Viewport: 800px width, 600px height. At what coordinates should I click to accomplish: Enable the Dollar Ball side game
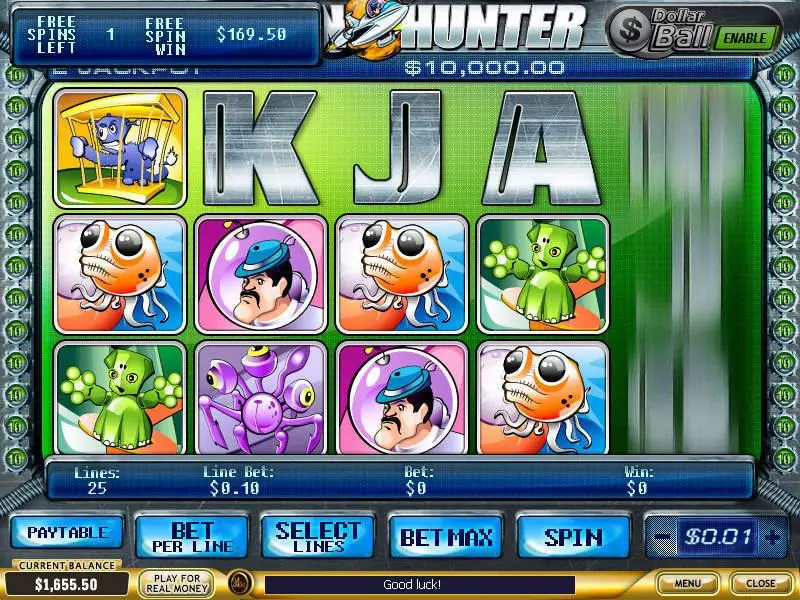(x=745, y=38)
